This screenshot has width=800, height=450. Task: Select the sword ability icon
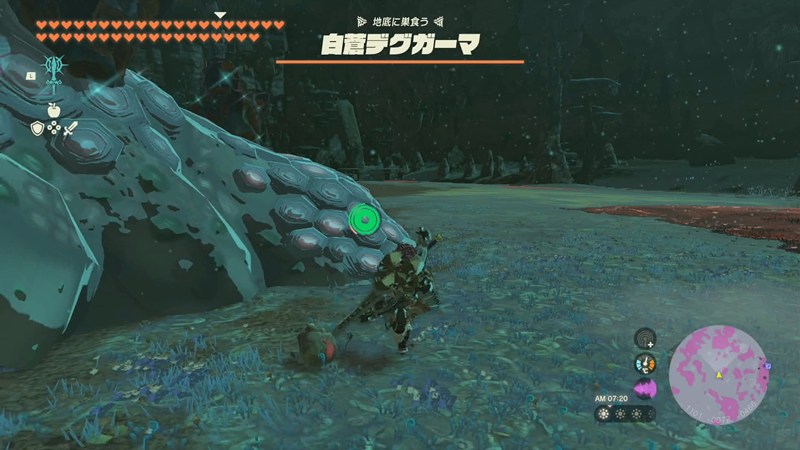[53, 70]
